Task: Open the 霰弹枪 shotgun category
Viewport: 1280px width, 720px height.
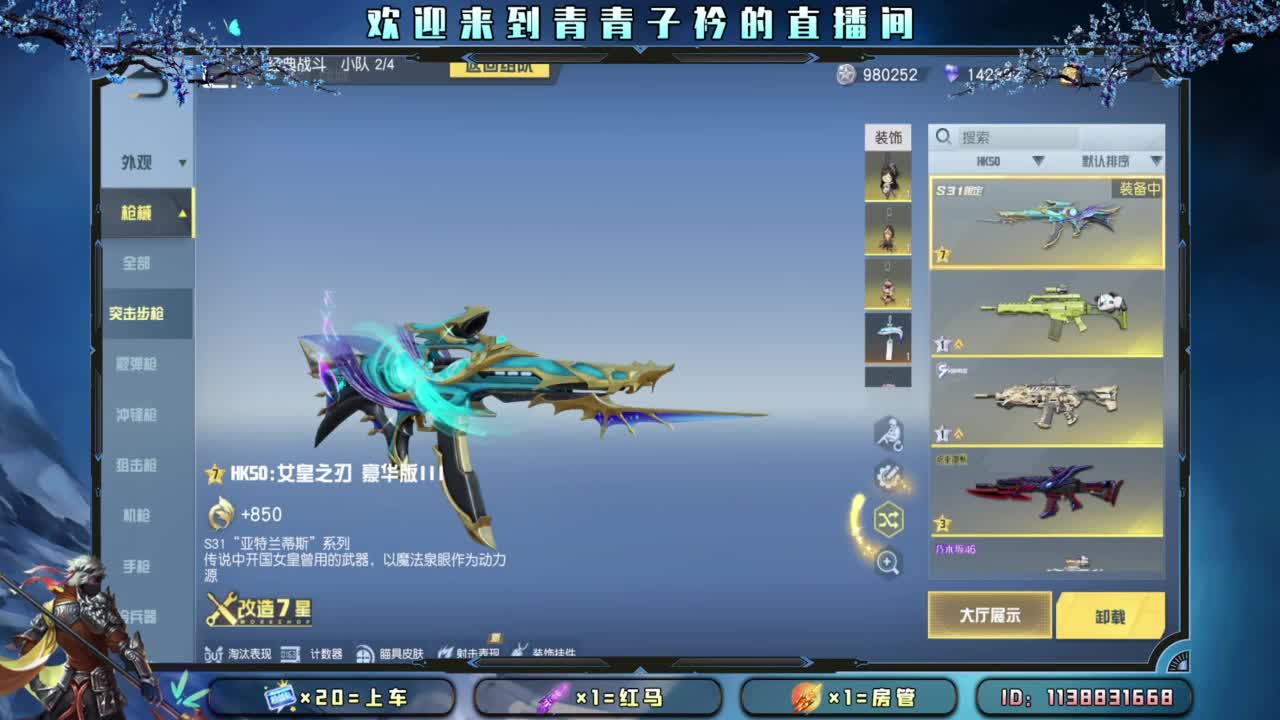Action: [x=137, y=365]
